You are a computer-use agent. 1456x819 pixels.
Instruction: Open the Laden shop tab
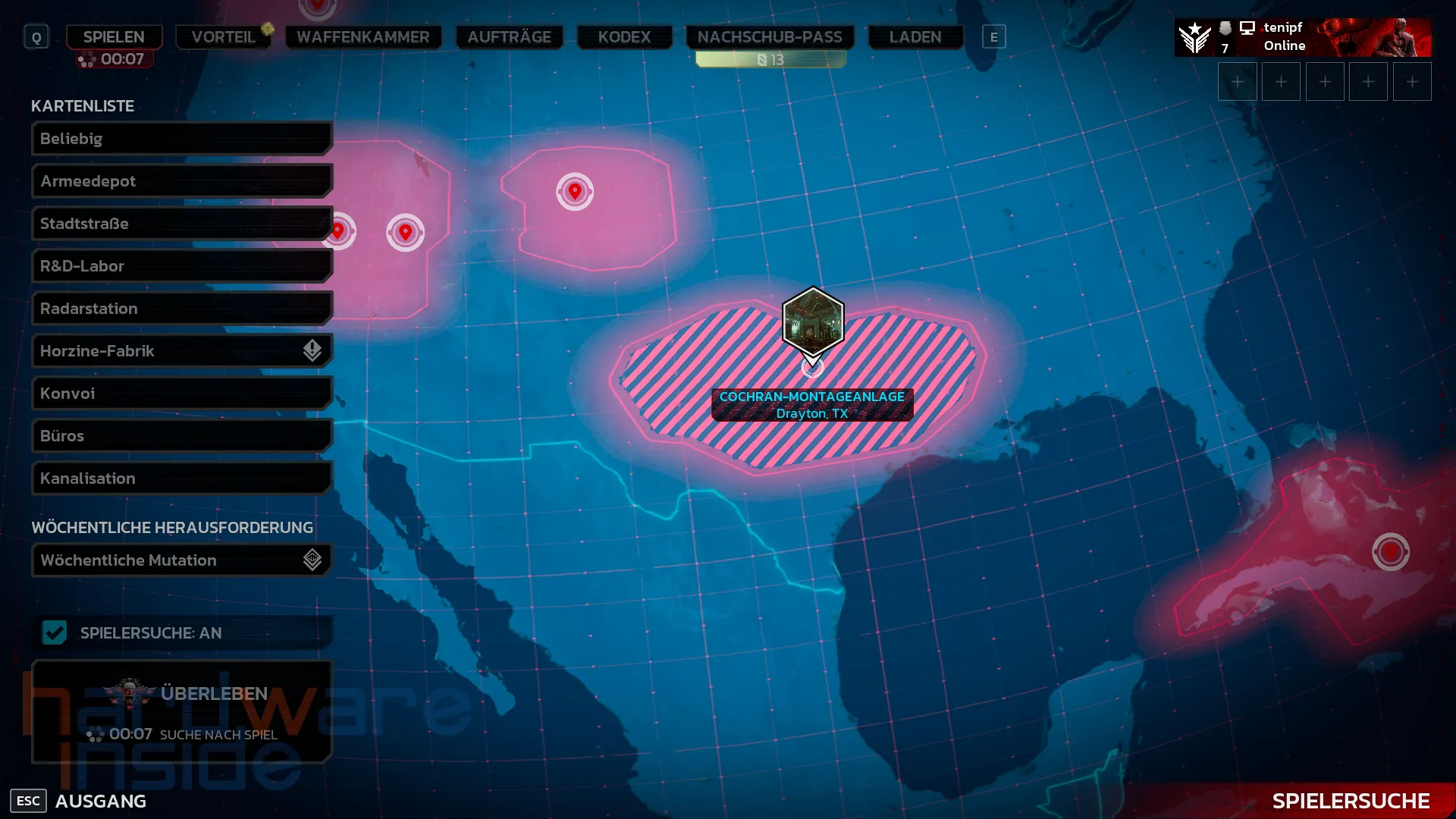915,36
